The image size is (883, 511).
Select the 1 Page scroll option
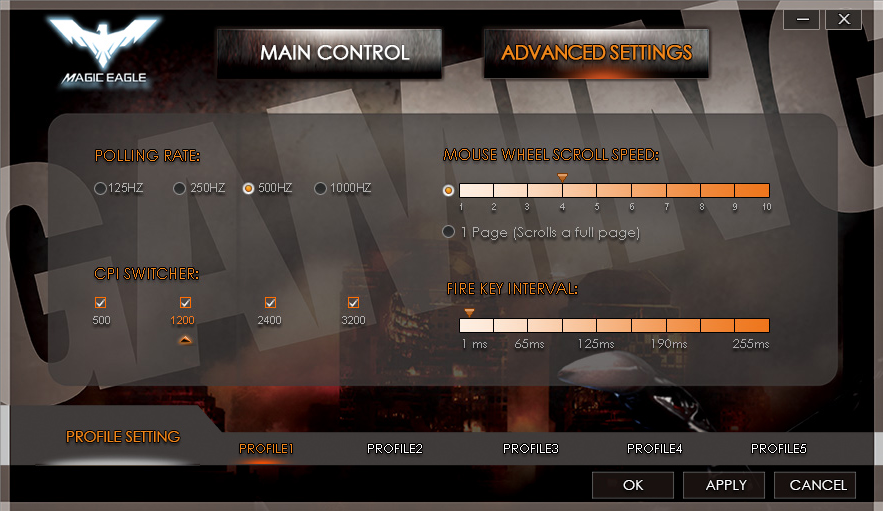(x=449, y=232)
